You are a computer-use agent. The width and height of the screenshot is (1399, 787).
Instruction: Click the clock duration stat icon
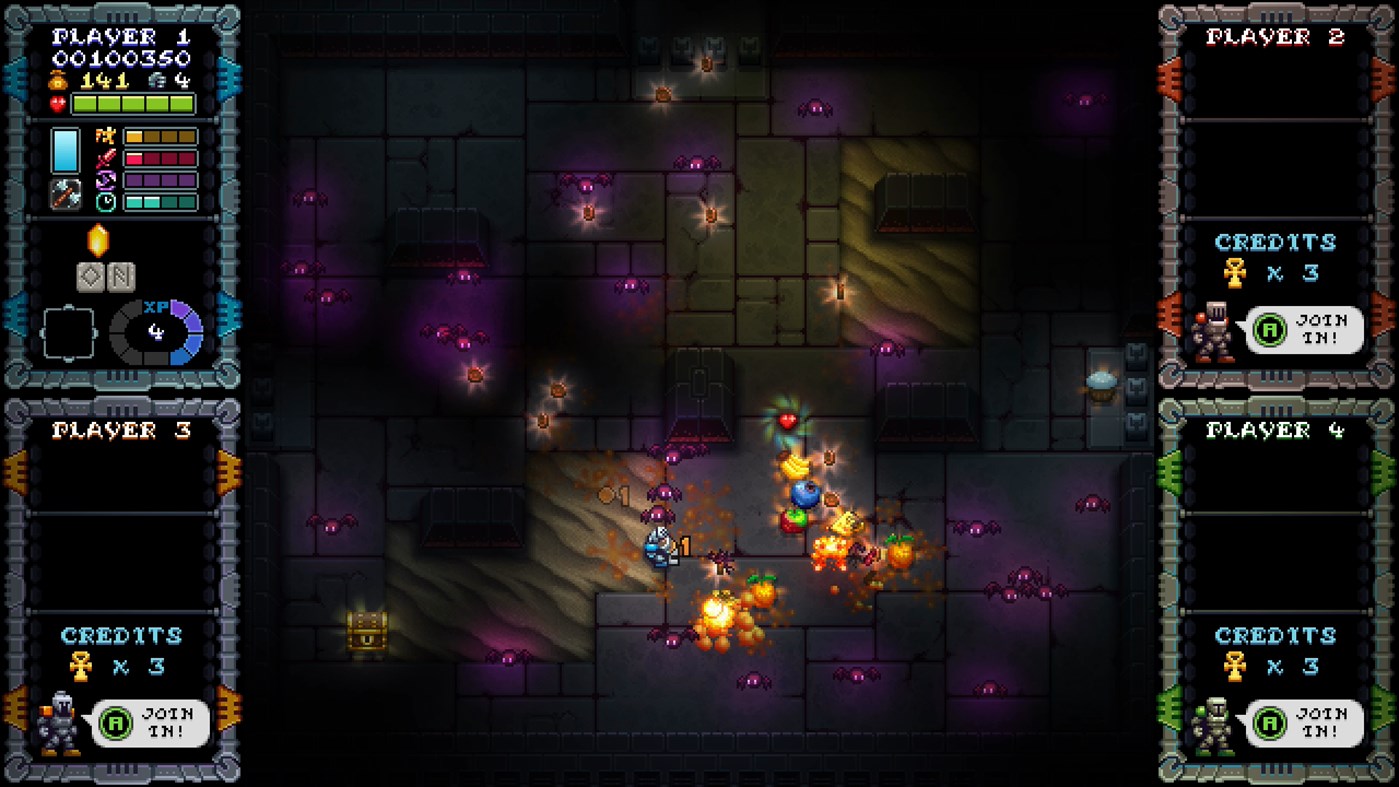coord(106,201)
